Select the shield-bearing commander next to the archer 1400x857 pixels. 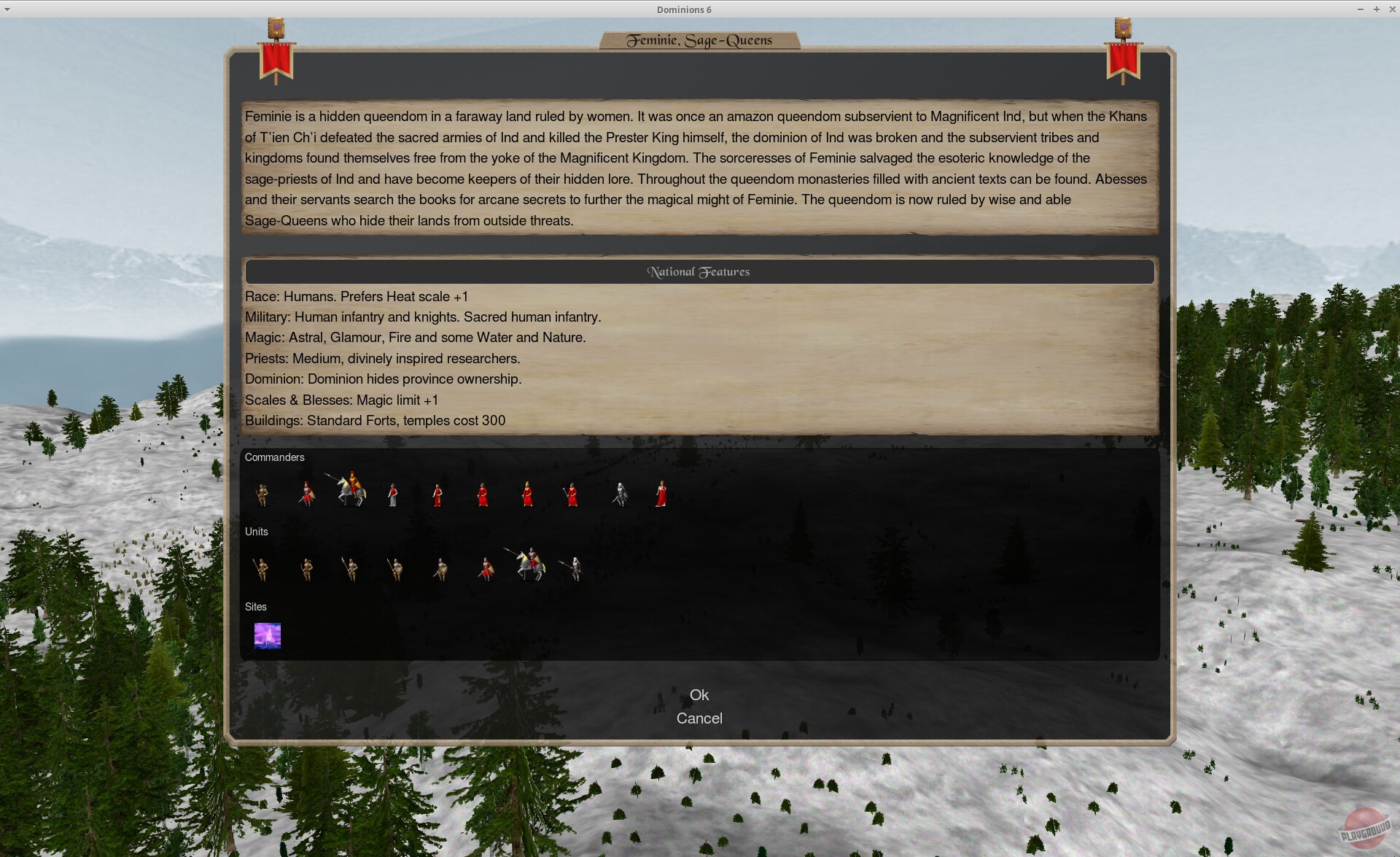[307, 495]
